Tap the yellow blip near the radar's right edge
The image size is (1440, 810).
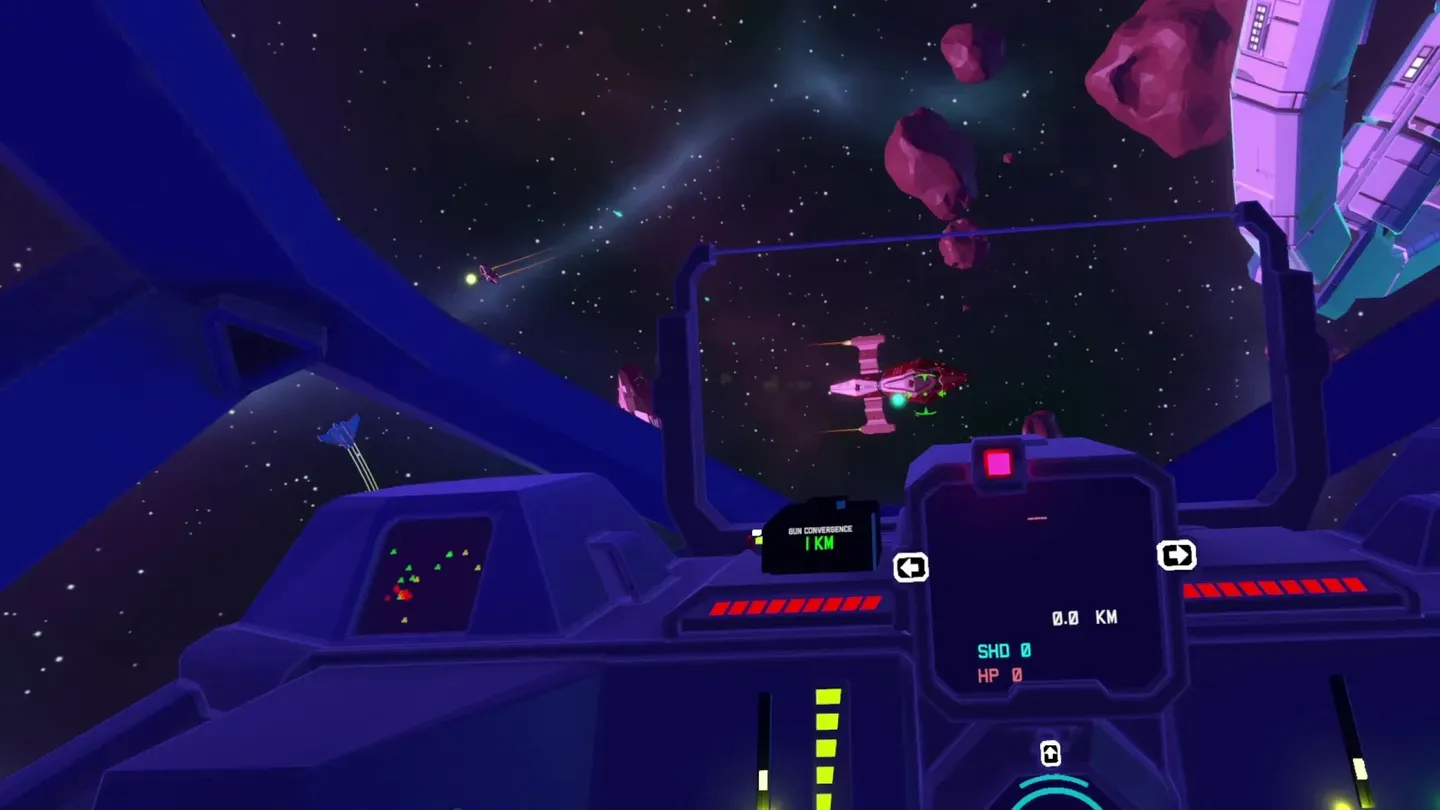[478, 567]
